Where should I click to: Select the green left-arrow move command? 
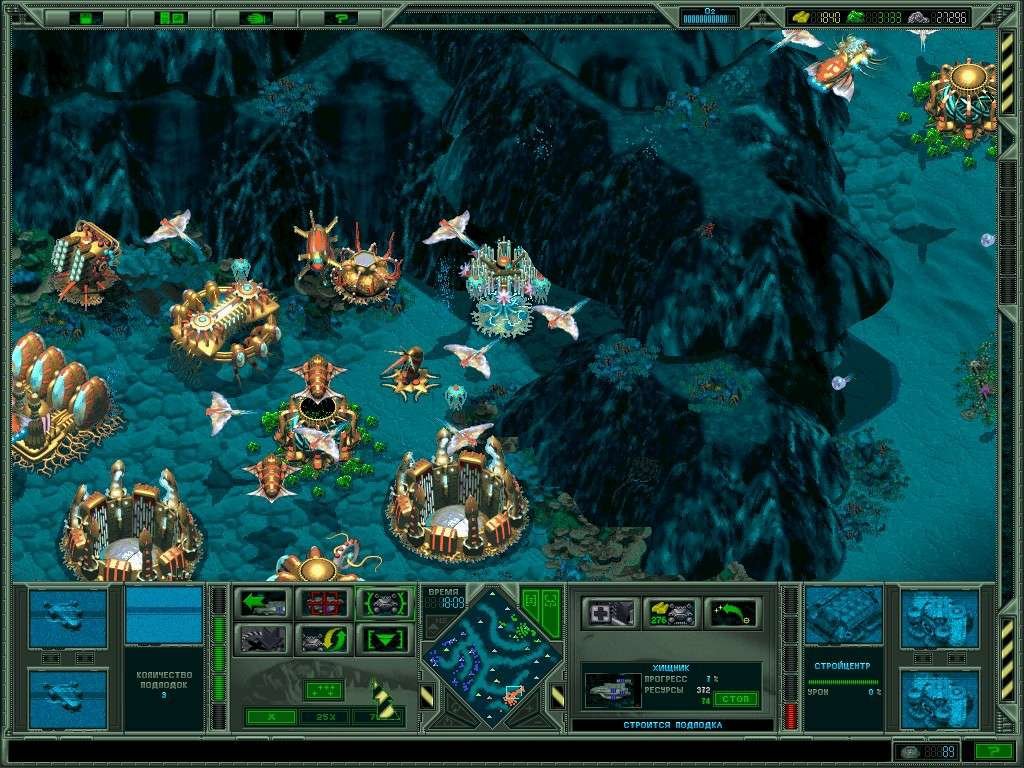point(263,604)
